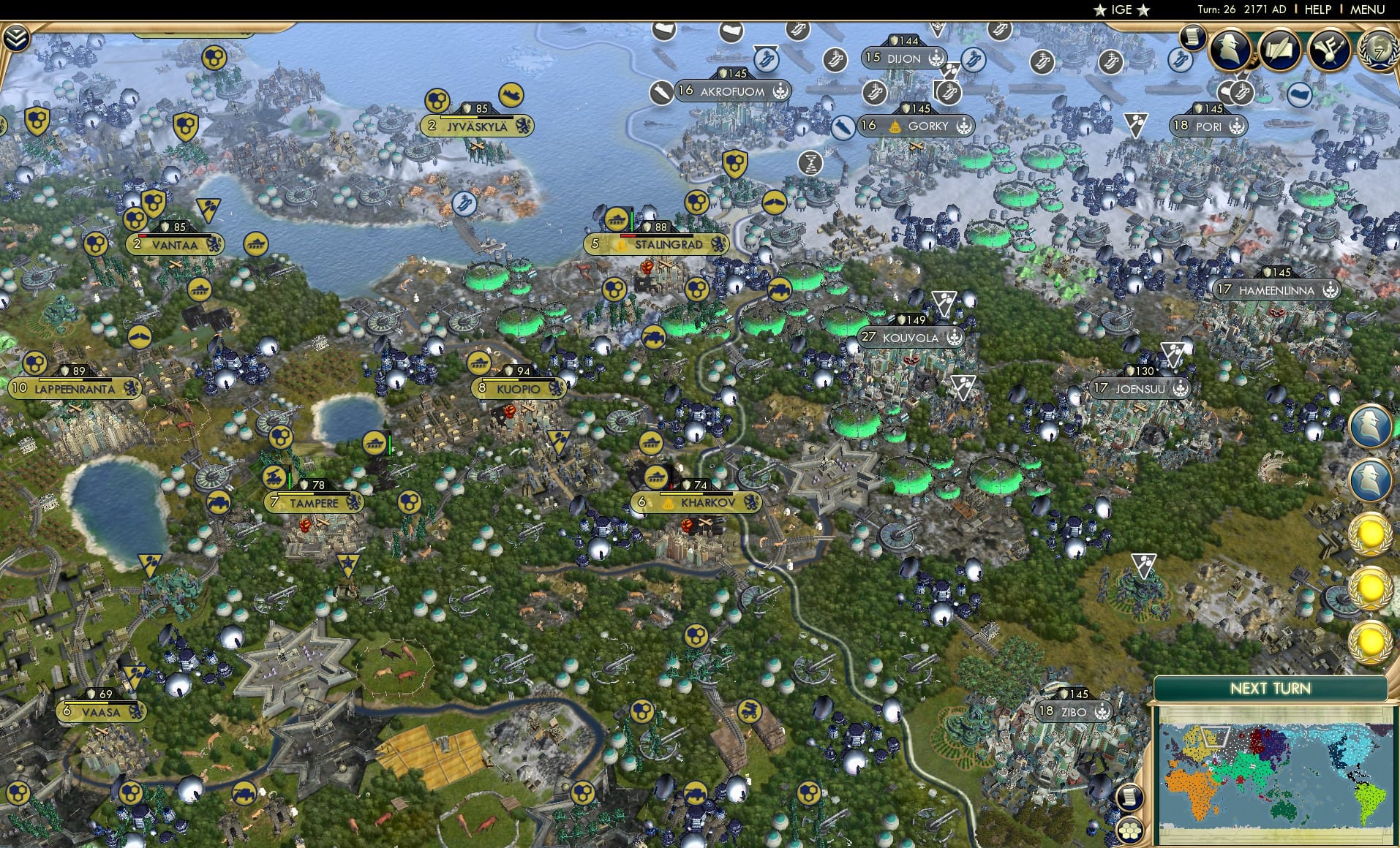Open HELP from the top bar
This screenshot has height=848, width=1400.
point(1317,10)
